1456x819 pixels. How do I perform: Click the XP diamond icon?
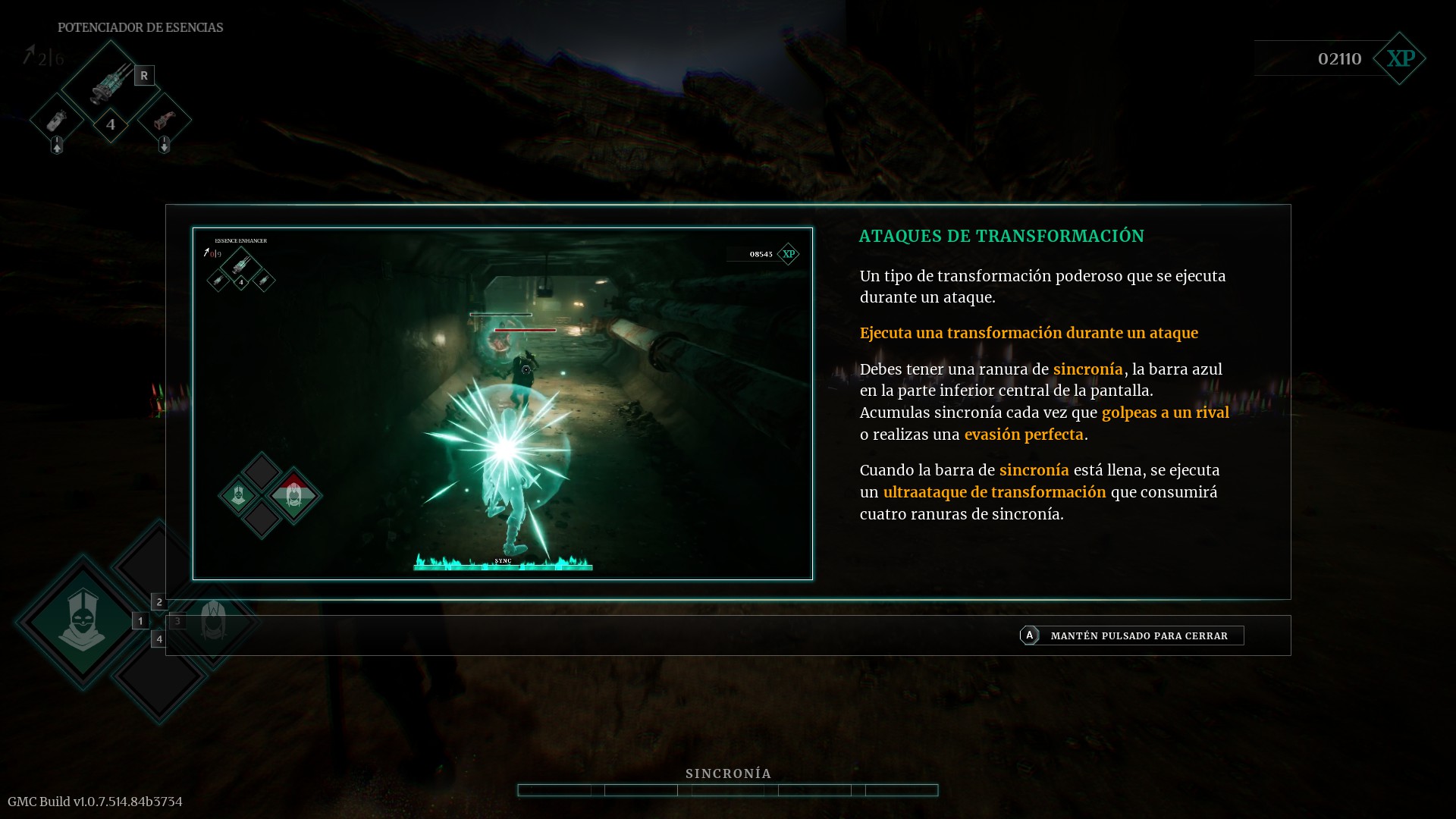(1400, 58)
